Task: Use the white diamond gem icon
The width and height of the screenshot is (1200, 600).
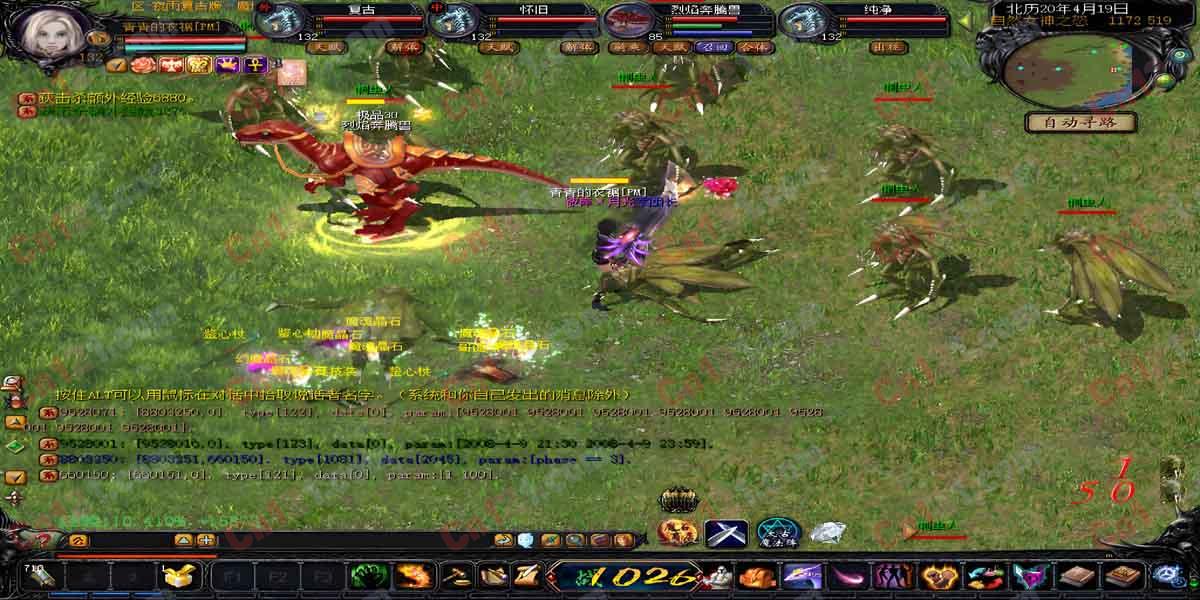Action: click(827, 533)
